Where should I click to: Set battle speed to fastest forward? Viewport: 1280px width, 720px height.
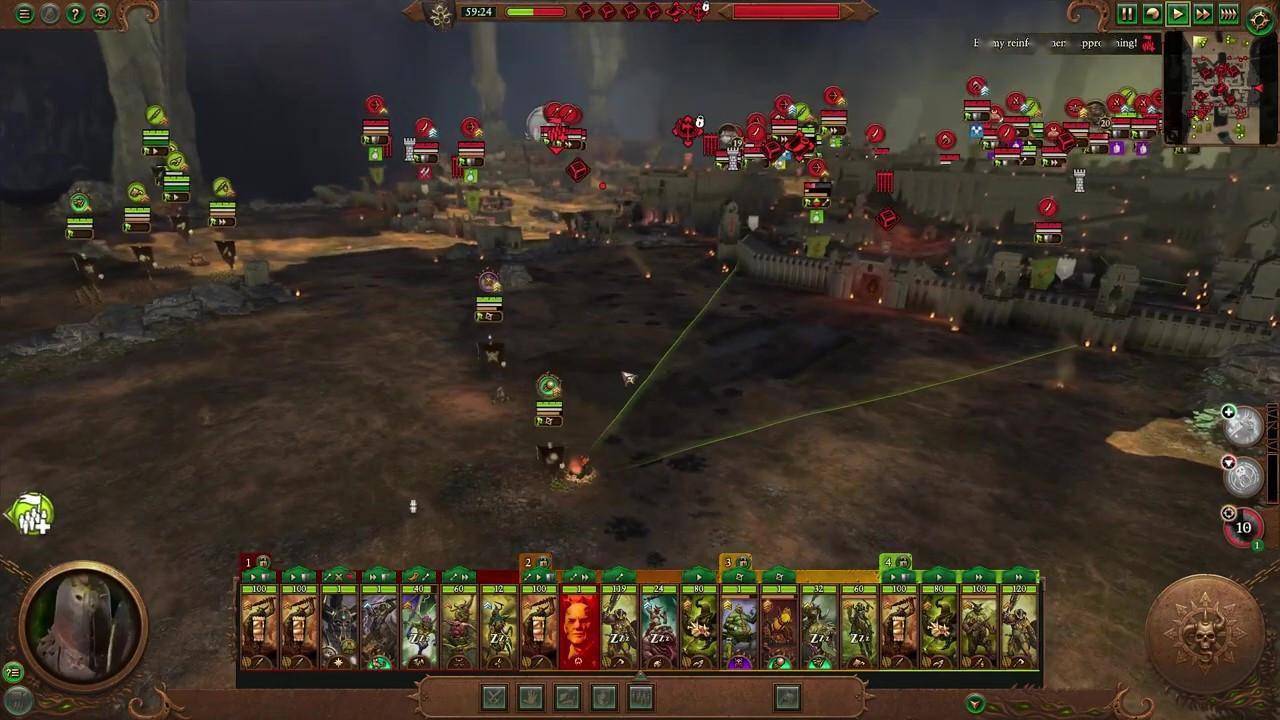(x=1229, y=14)
